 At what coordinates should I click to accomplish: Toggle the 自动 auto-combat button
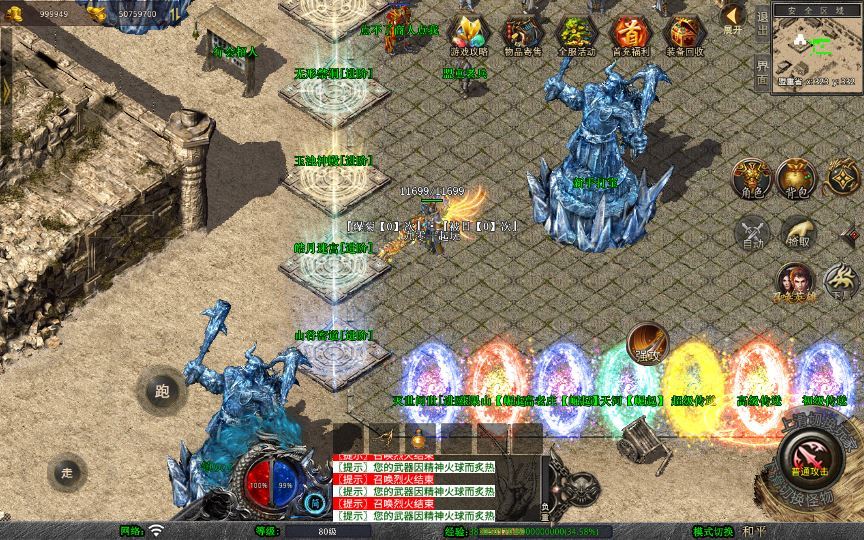(751, 232)
